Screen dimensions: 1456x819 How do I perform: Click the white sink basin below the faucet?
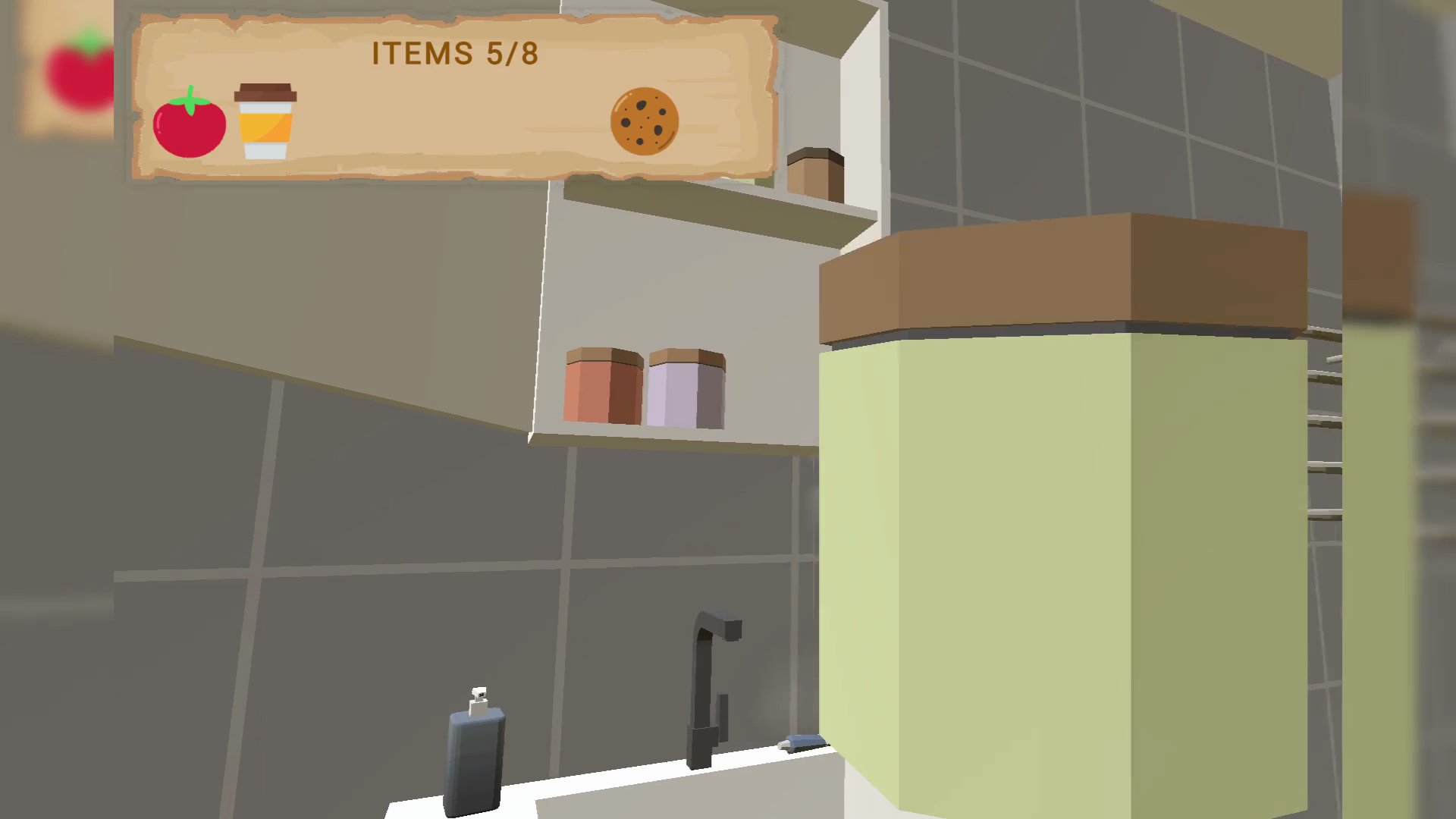pyautogui.click(x=629, y=796)
